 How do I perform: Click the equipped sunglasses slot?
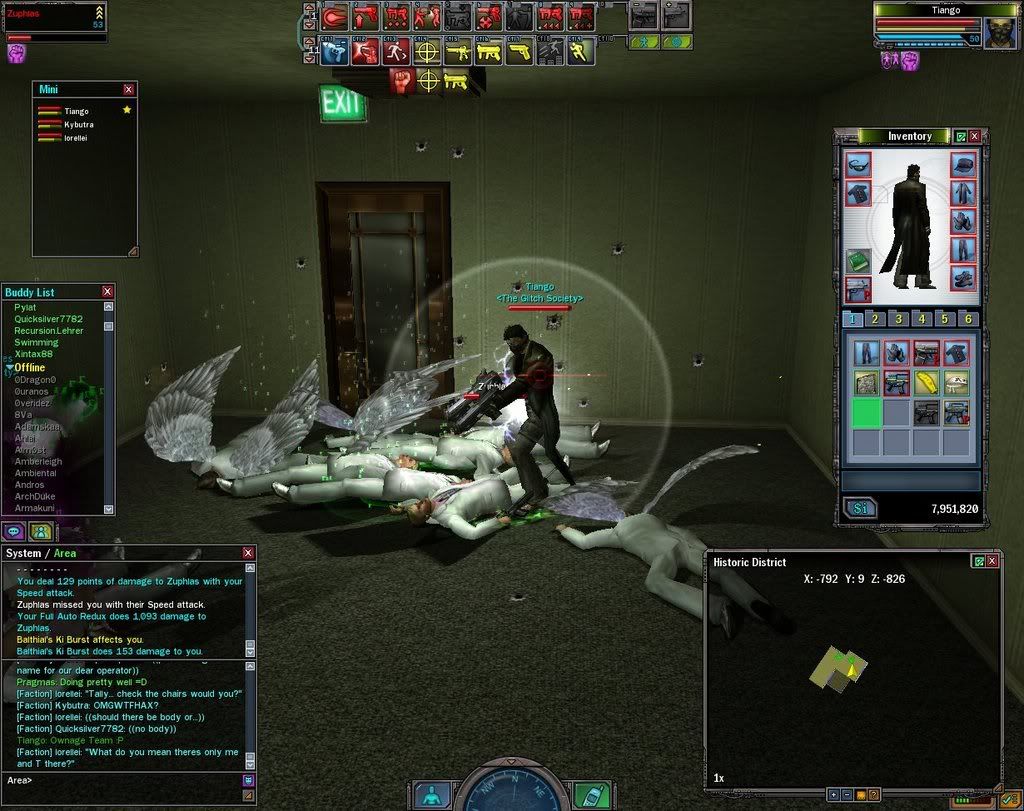858,164
